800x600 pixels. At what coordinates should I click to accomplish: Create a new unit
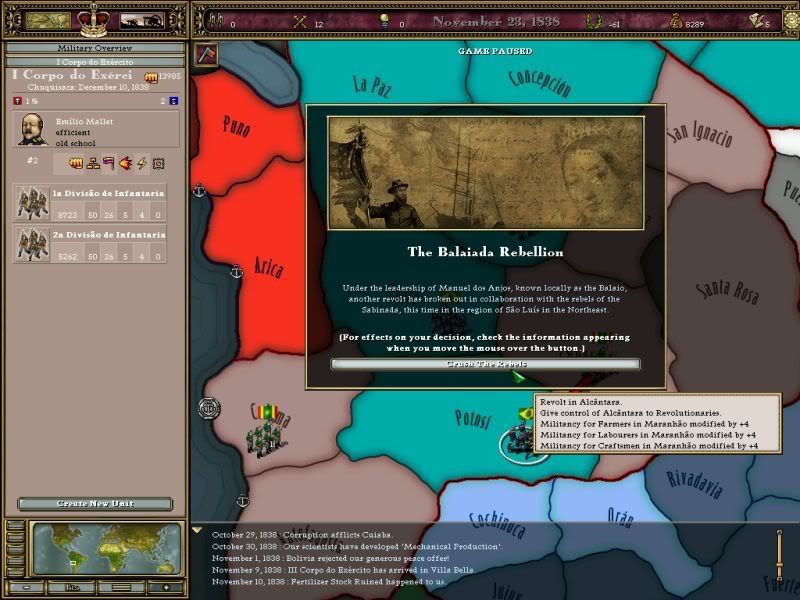(95, 504)
